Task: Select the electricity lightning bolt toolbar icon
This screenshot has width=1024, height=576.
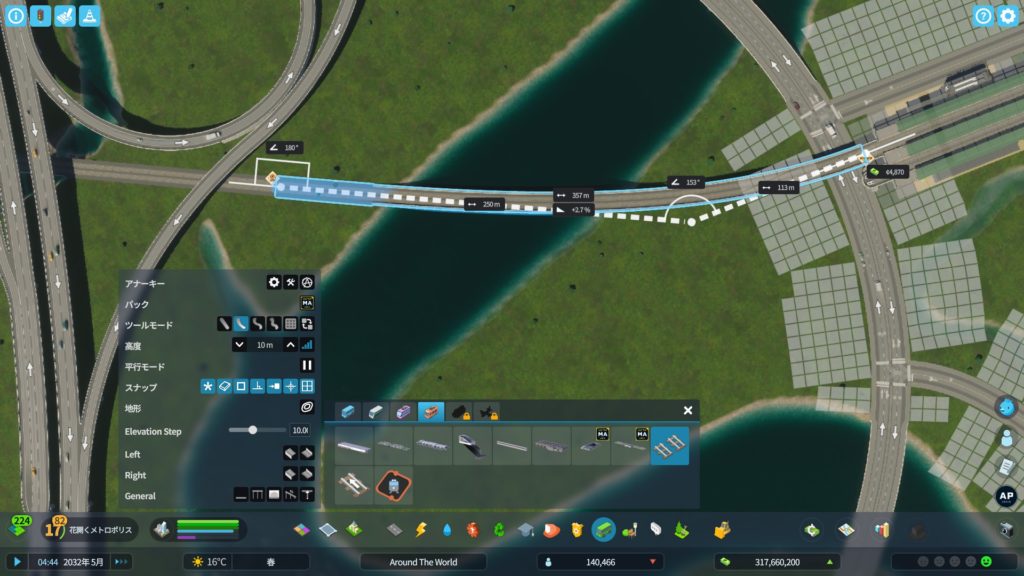Action: tap(420, 529)
